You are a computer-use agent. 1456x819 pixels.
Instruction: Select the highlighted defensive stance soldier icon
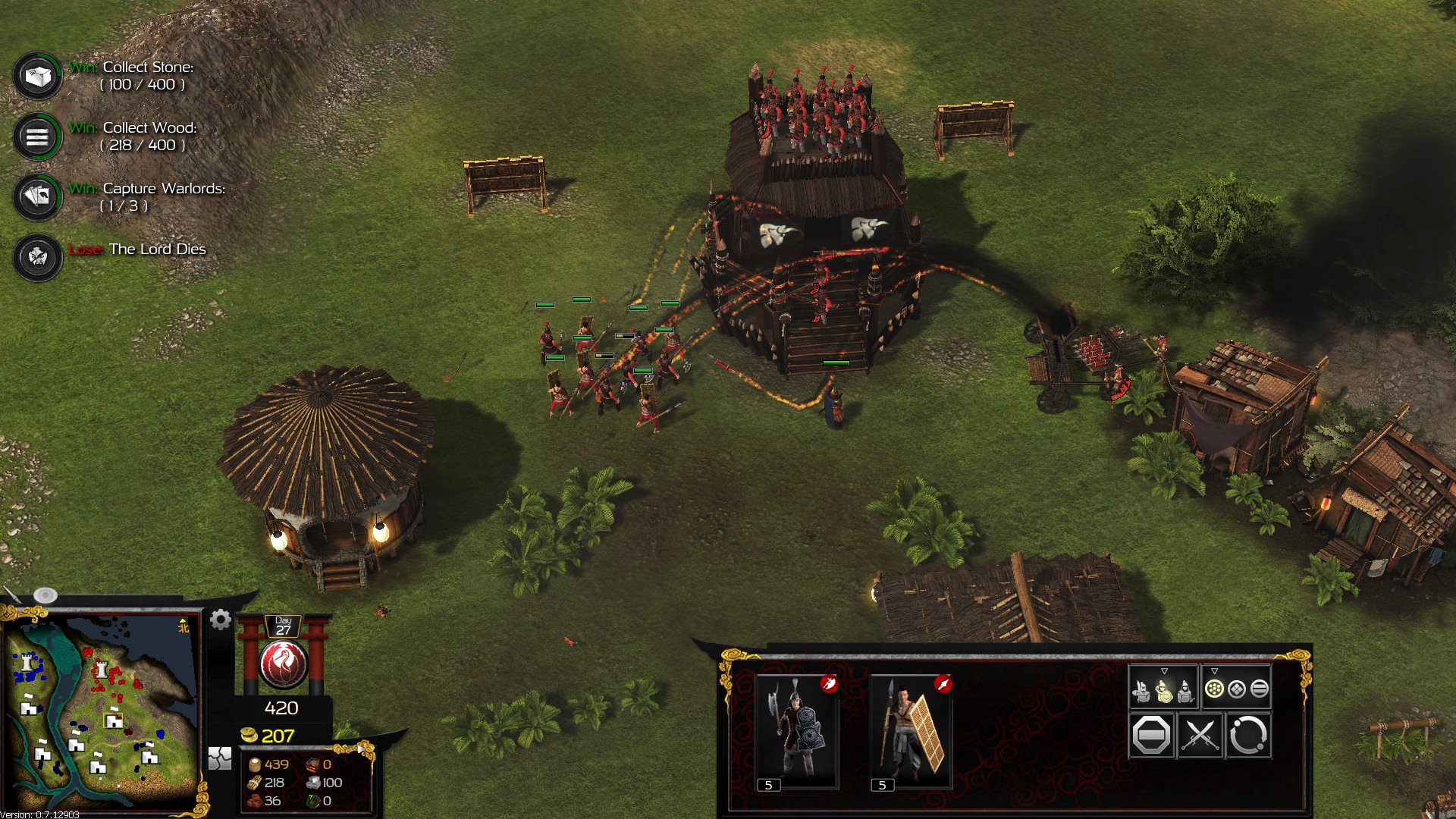coord(1164,691)
